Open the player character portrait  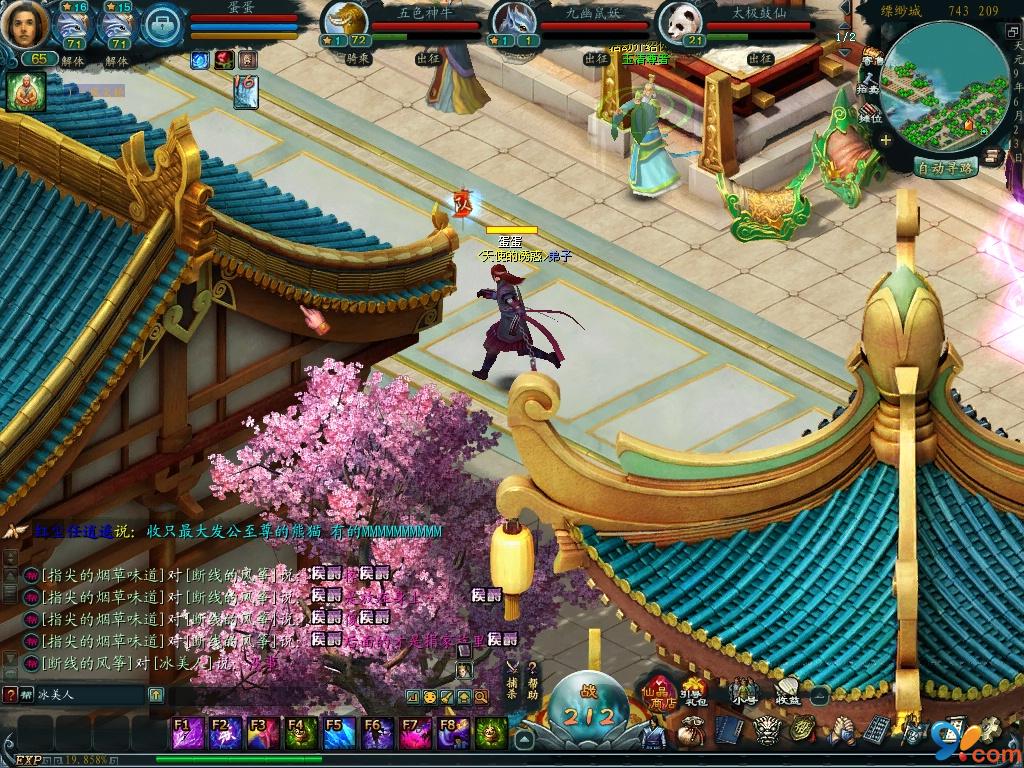pos(24,25)
